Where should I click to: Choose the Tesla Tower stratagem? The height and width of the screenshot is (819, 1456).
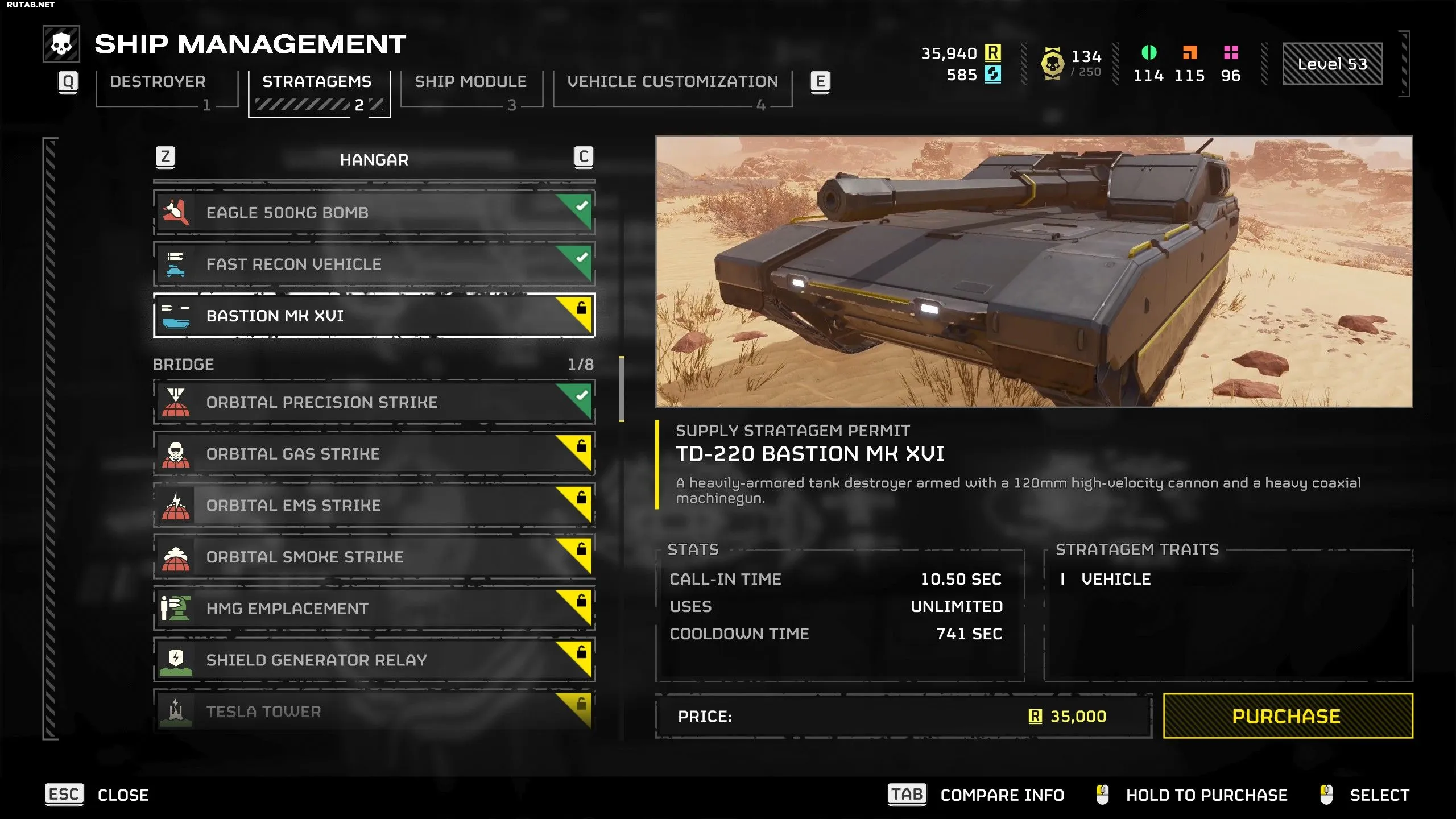coord(374,712)
